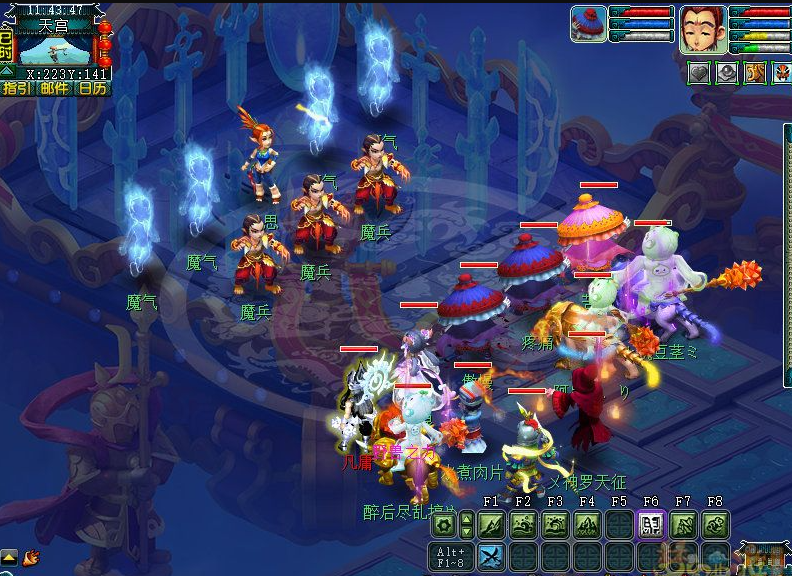
Task: Click the opera mask buff icon
Action: click(781, 73)
